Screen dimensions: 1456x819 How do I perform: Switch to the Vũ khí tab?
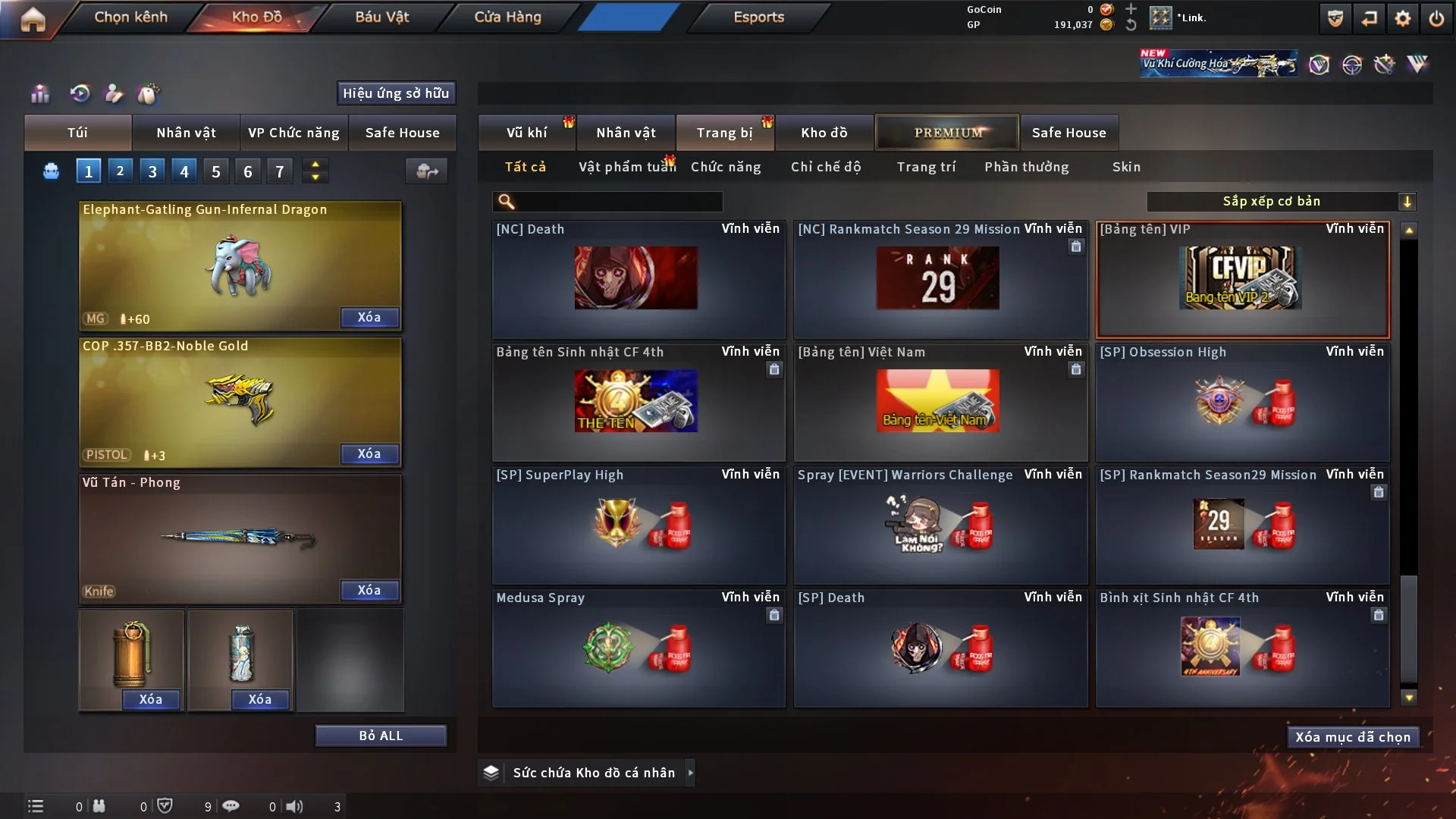(526, 133)
